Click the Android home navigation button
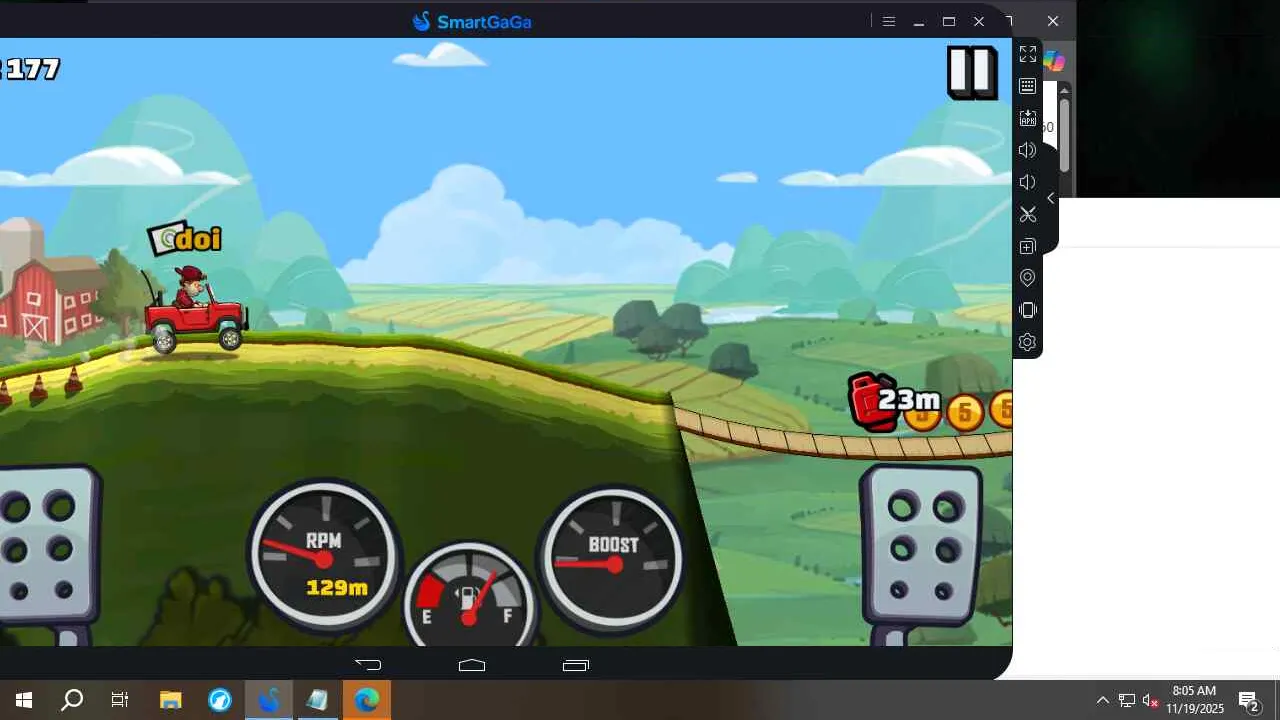Screen dimensions: 1280x720 pyautogui.click(x=472, y=664)
